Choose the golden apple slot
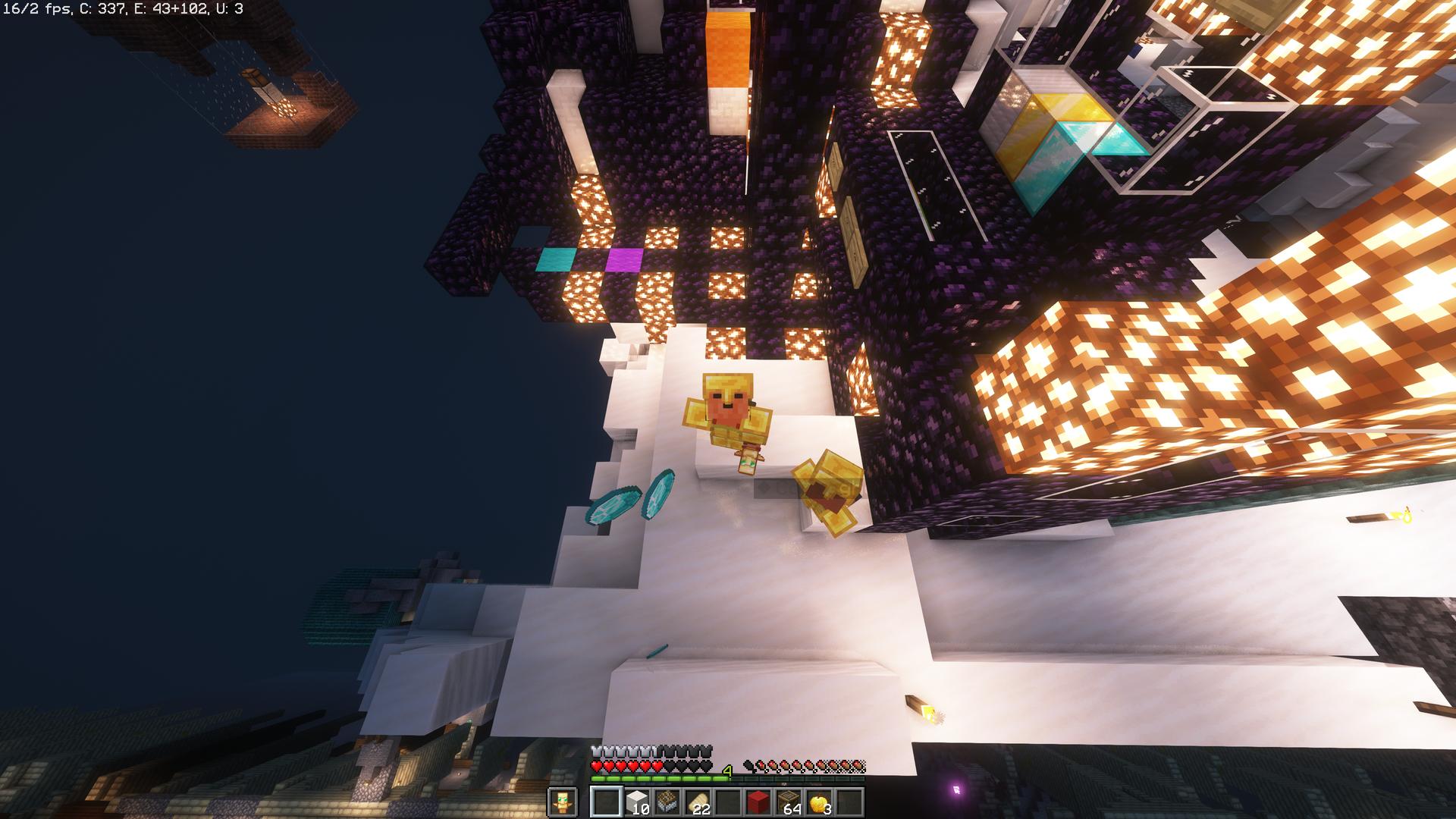The width and height of the screenshot is (1456, 819). 818,802
